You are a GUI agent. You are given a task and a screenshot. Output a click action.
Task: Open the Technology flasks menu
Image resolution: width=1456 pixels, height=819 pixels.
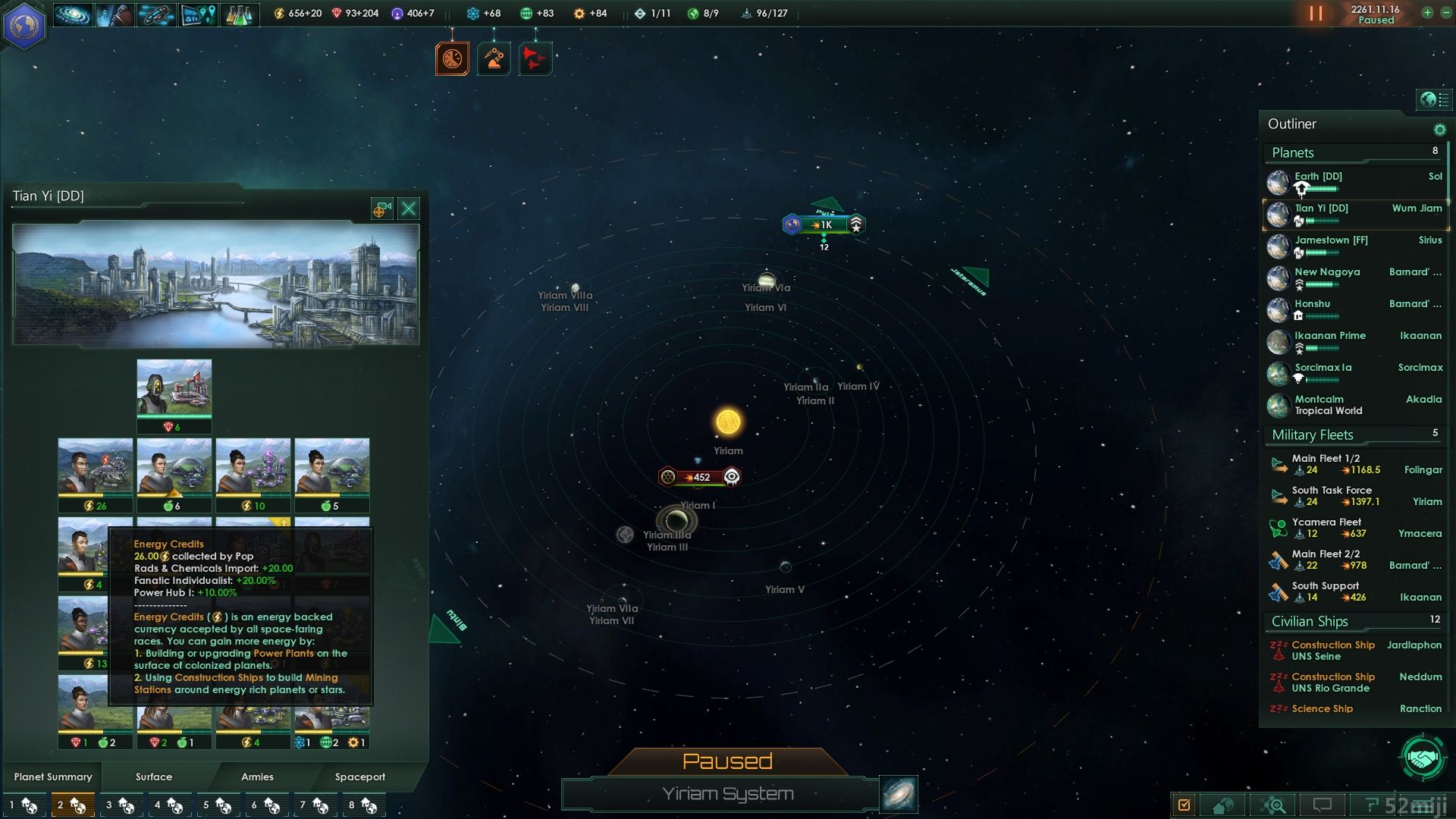pos(239,14)
